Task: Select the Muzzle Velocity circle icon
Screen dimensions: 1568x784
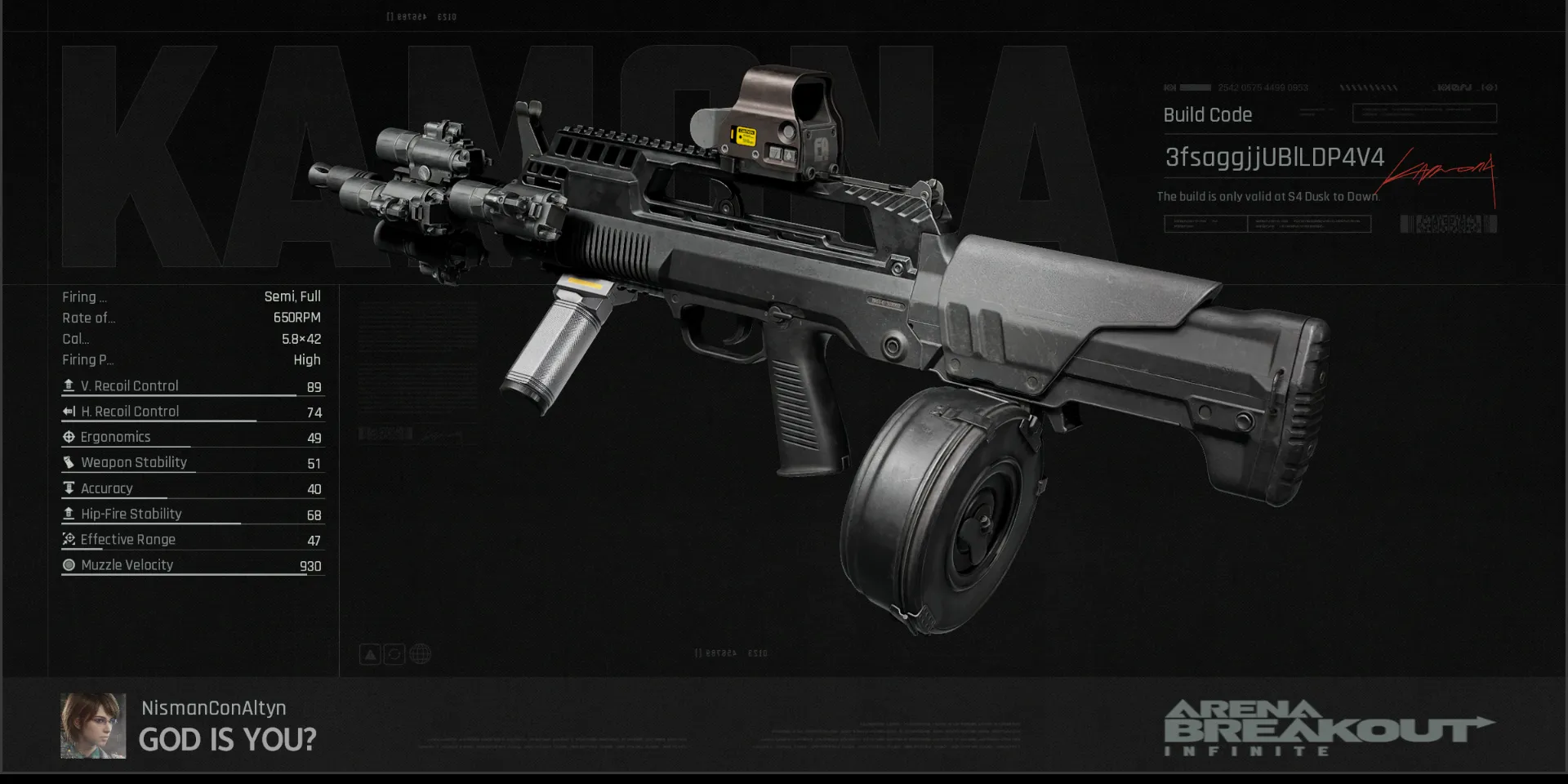Action: tap(69, 564)
